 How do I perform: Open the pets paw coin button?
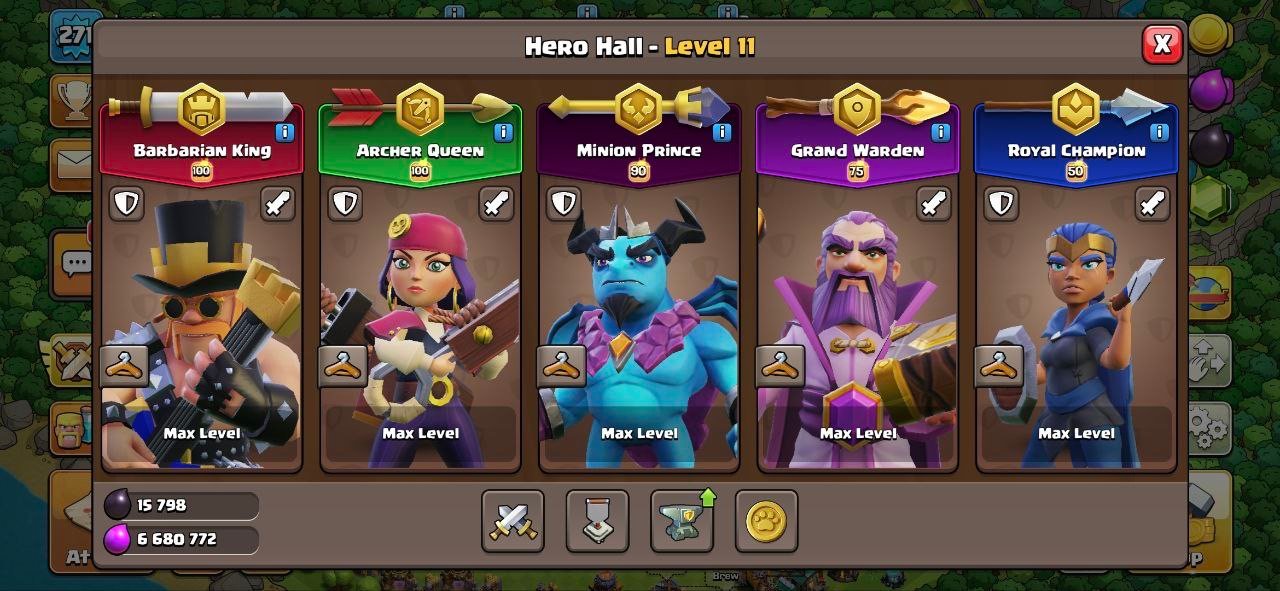[x=766, y=521]
